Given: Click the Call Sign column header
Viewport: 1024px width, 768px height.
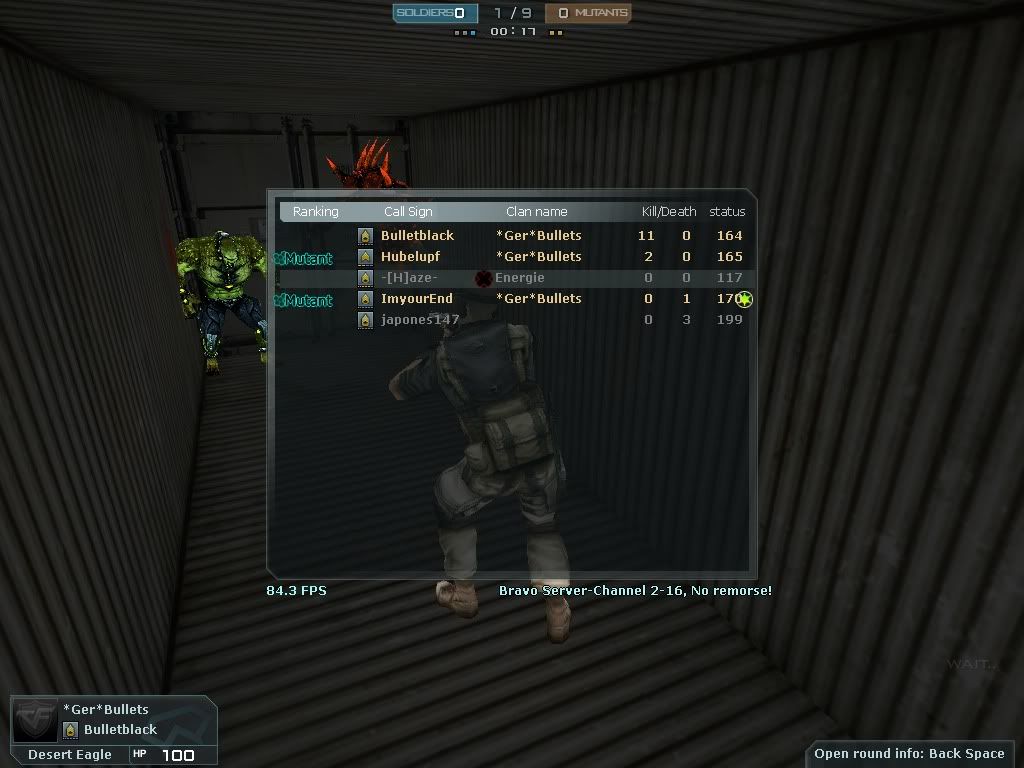Looking at the screenshot, I should tap(408, 212).
